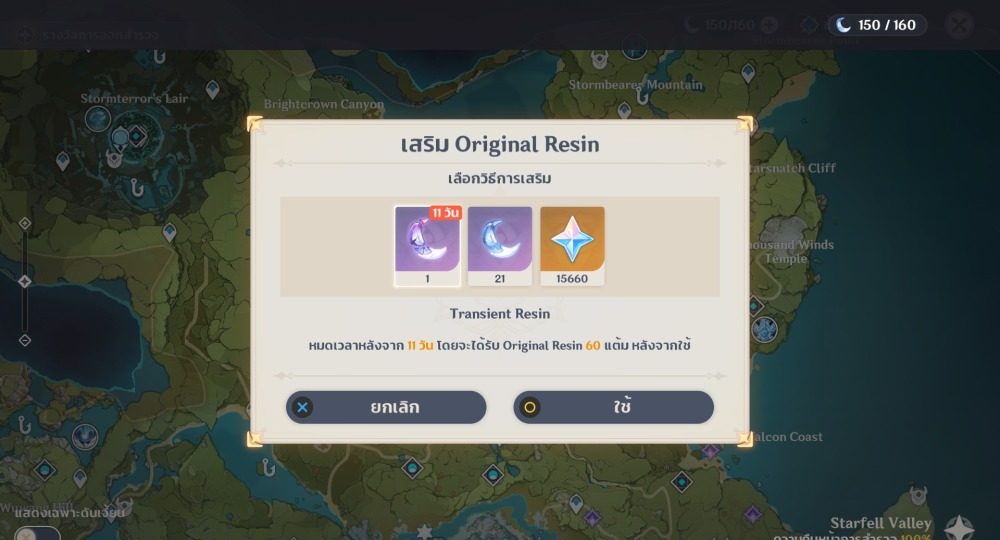1000x540 pixels.
Task: Select the Primogem option showing 15660
Action: 572,246
